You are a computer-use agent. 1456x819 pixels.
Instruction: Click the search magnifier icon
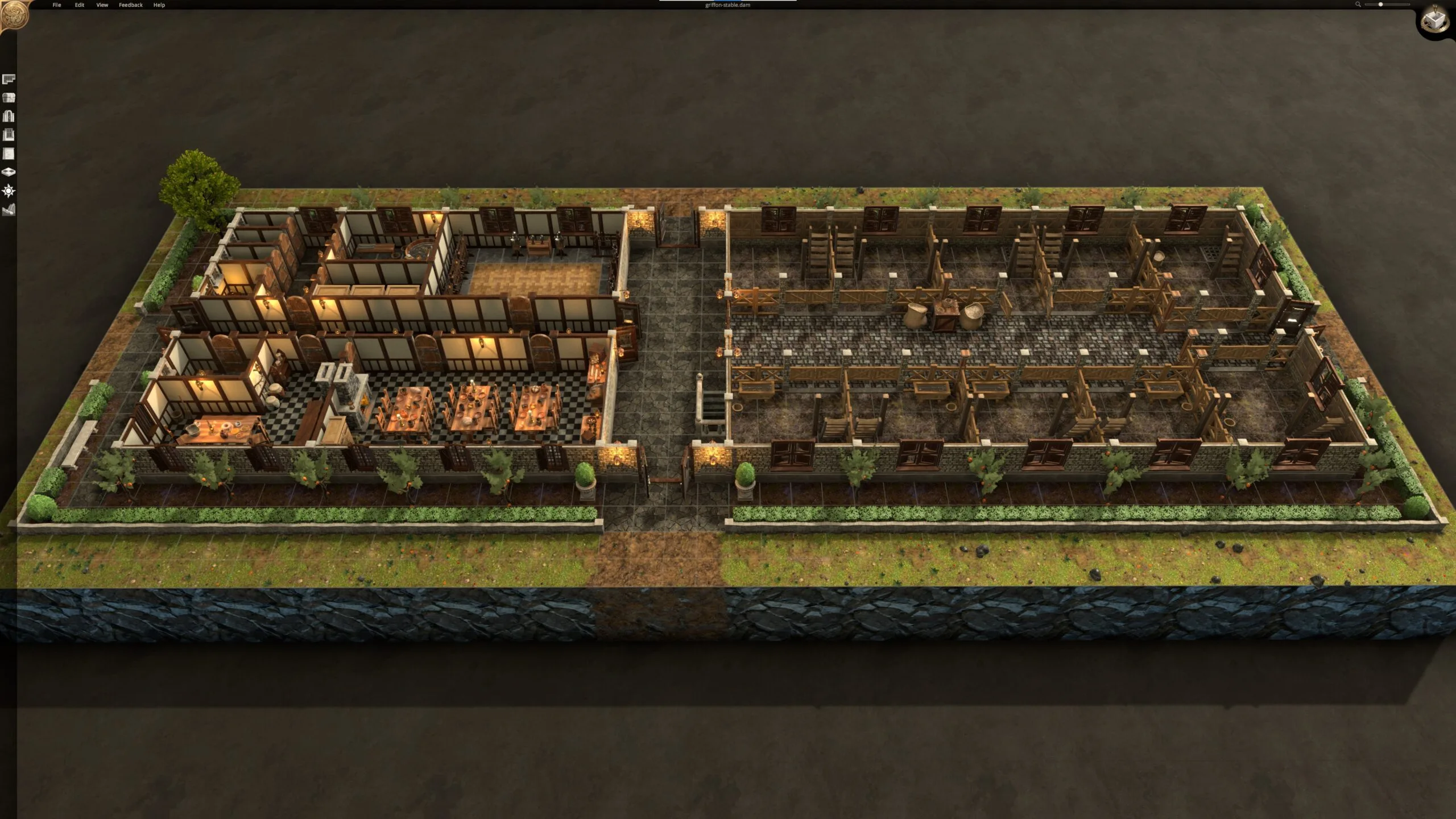[1358, 5]
